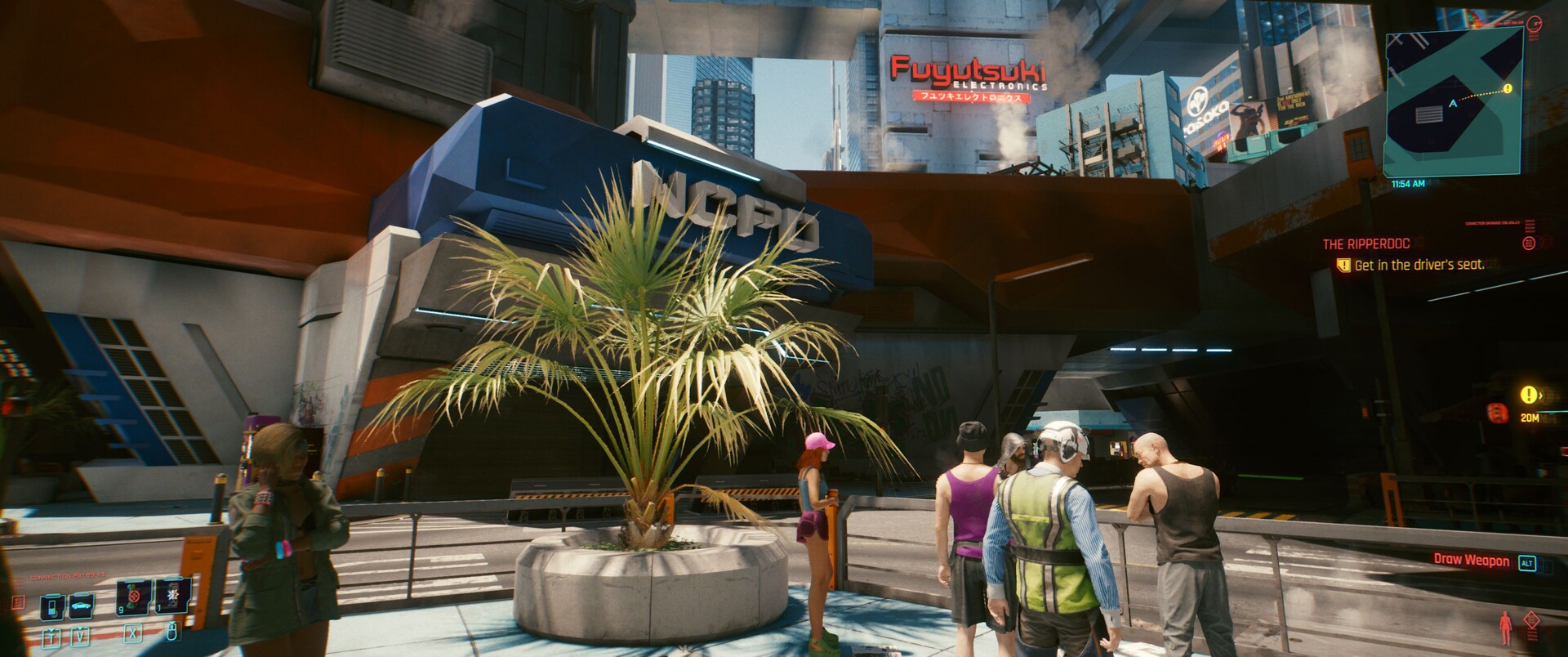Select the grenade gadget slot
This screenshot has width=1568, height=657.
coord(173,597)
